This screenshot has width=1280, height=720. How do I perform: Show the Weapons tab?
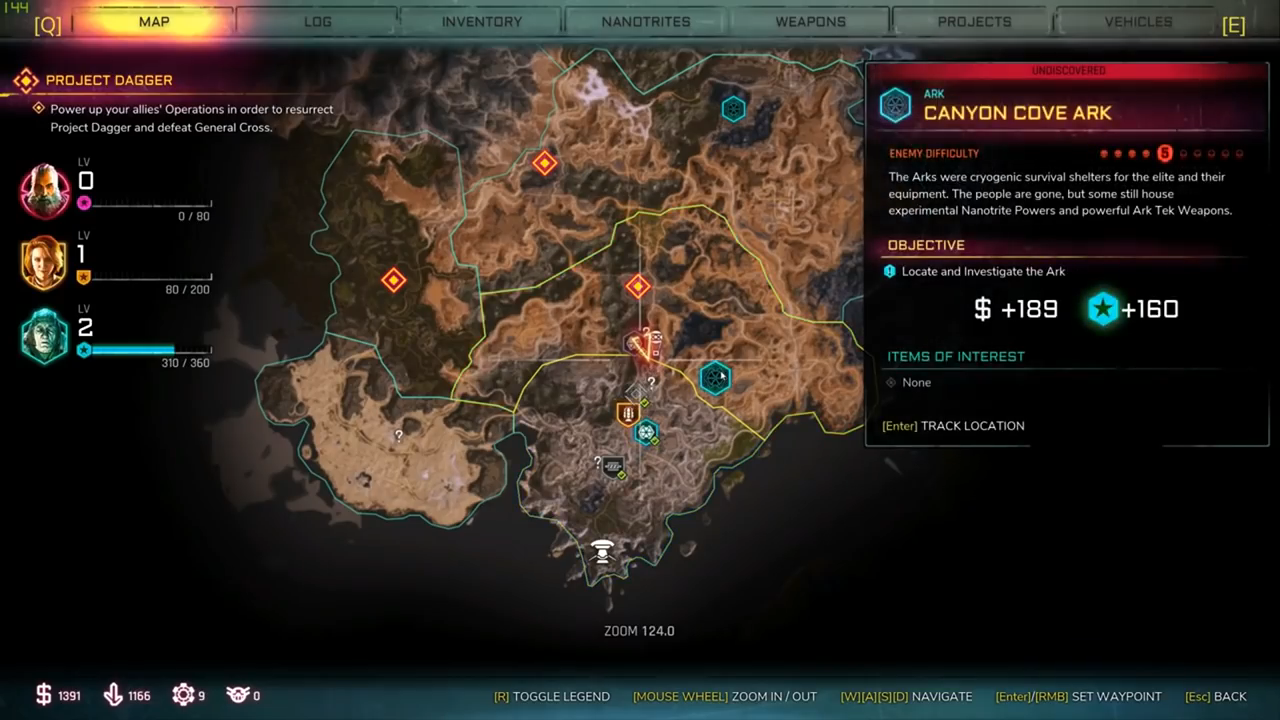tap(810, 21)
